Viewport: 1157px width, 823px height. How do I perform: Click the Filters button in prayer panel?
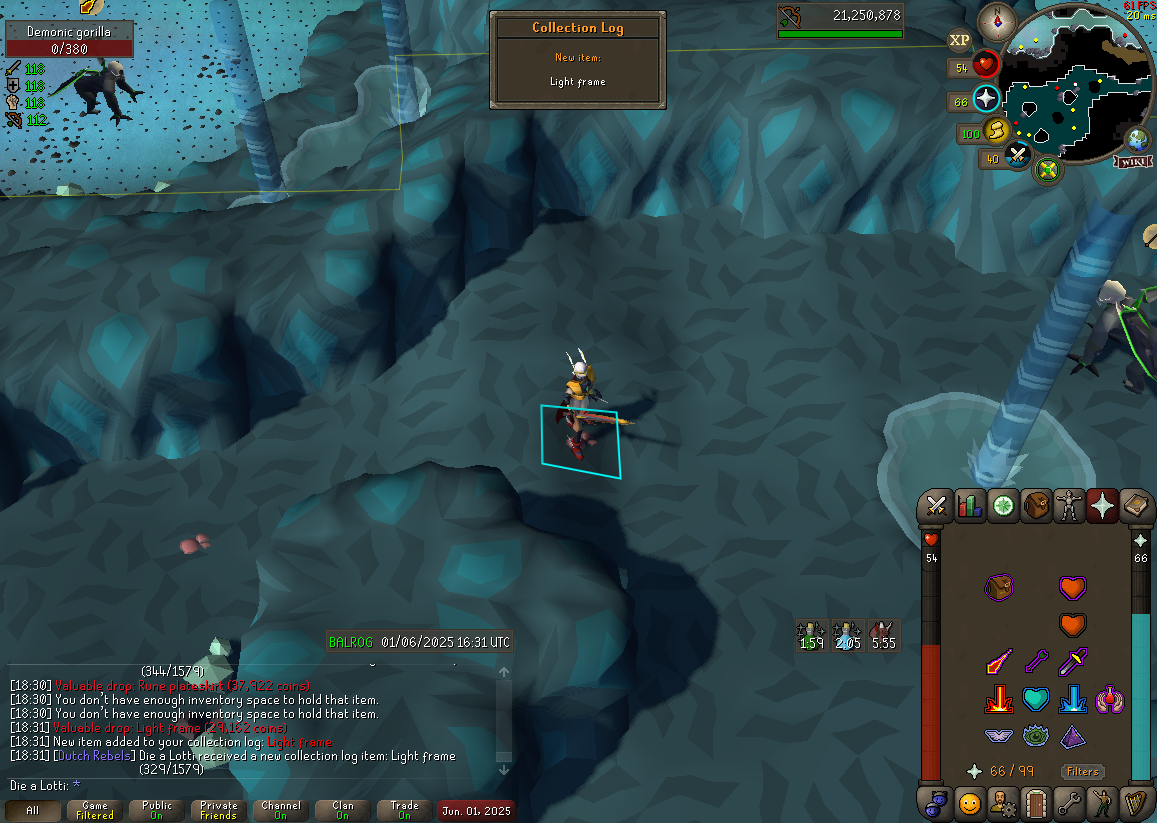(1082, 771)
